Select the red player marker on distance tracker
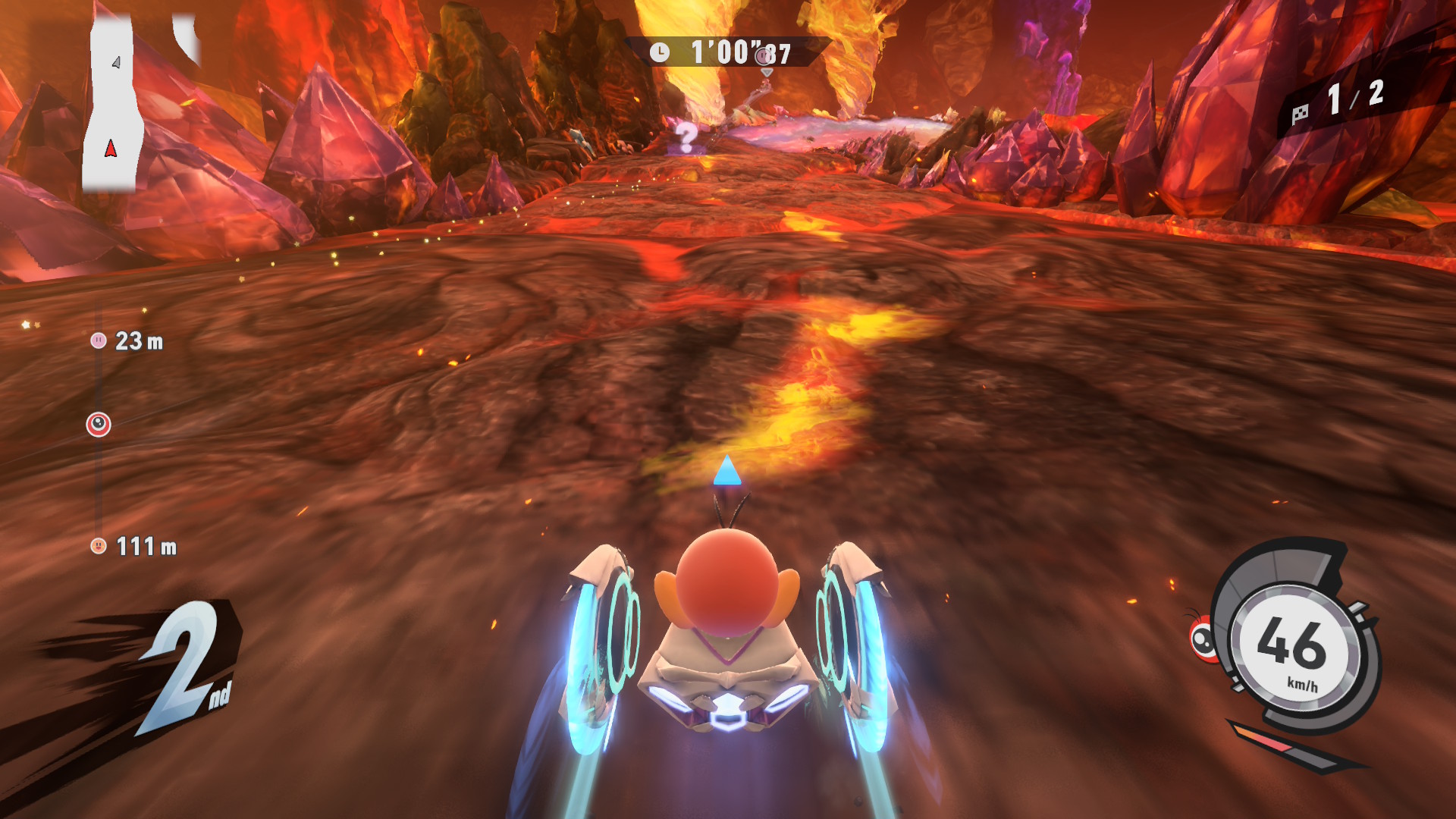The width and height of the screenshot is (1456, 819). pos(99,425)
